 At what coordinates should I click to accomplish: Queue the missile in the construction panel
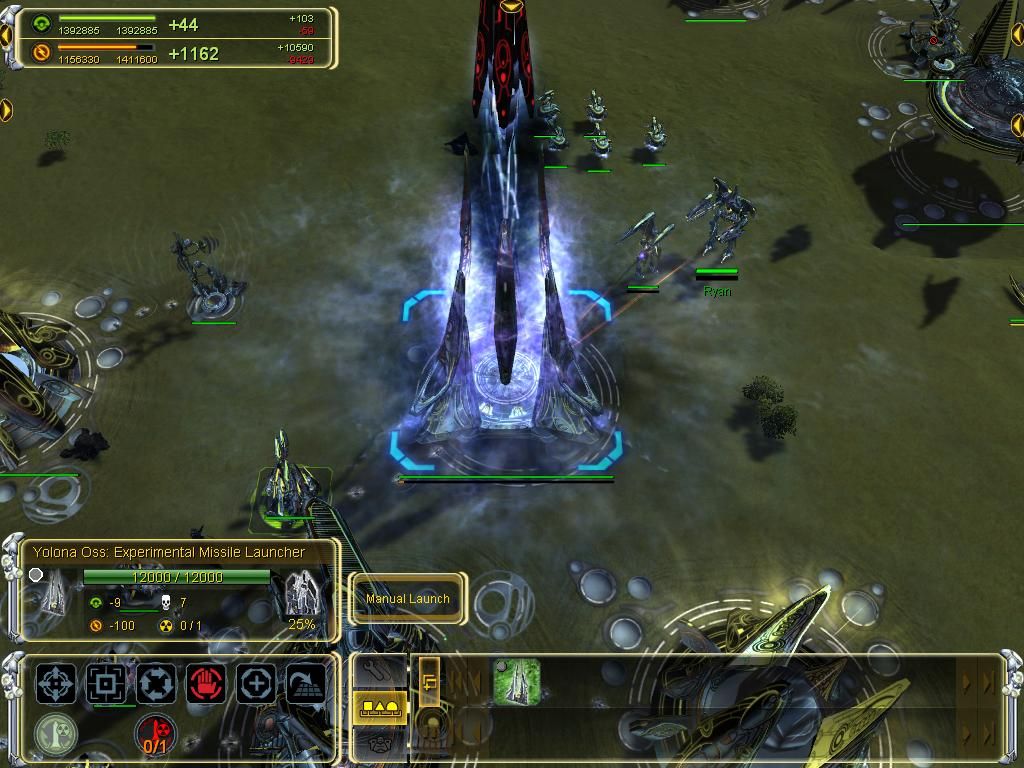516,682
